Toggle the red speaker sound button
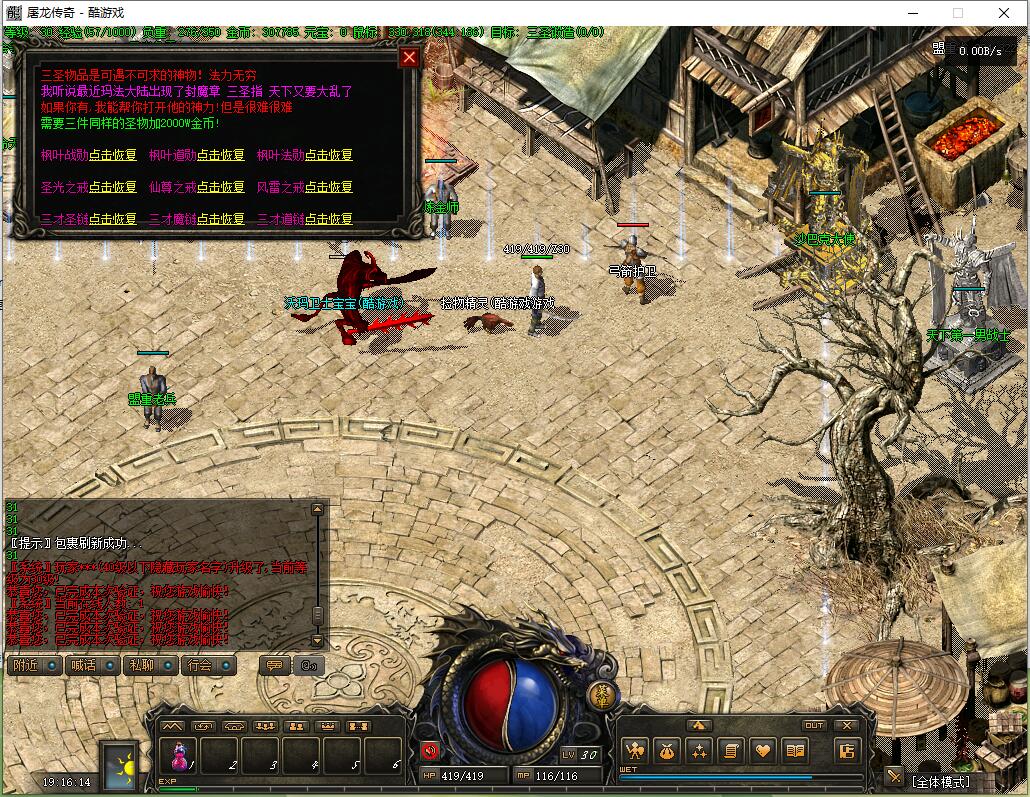1030x797 pixels. pyautogui.click(x=430, y=750)
